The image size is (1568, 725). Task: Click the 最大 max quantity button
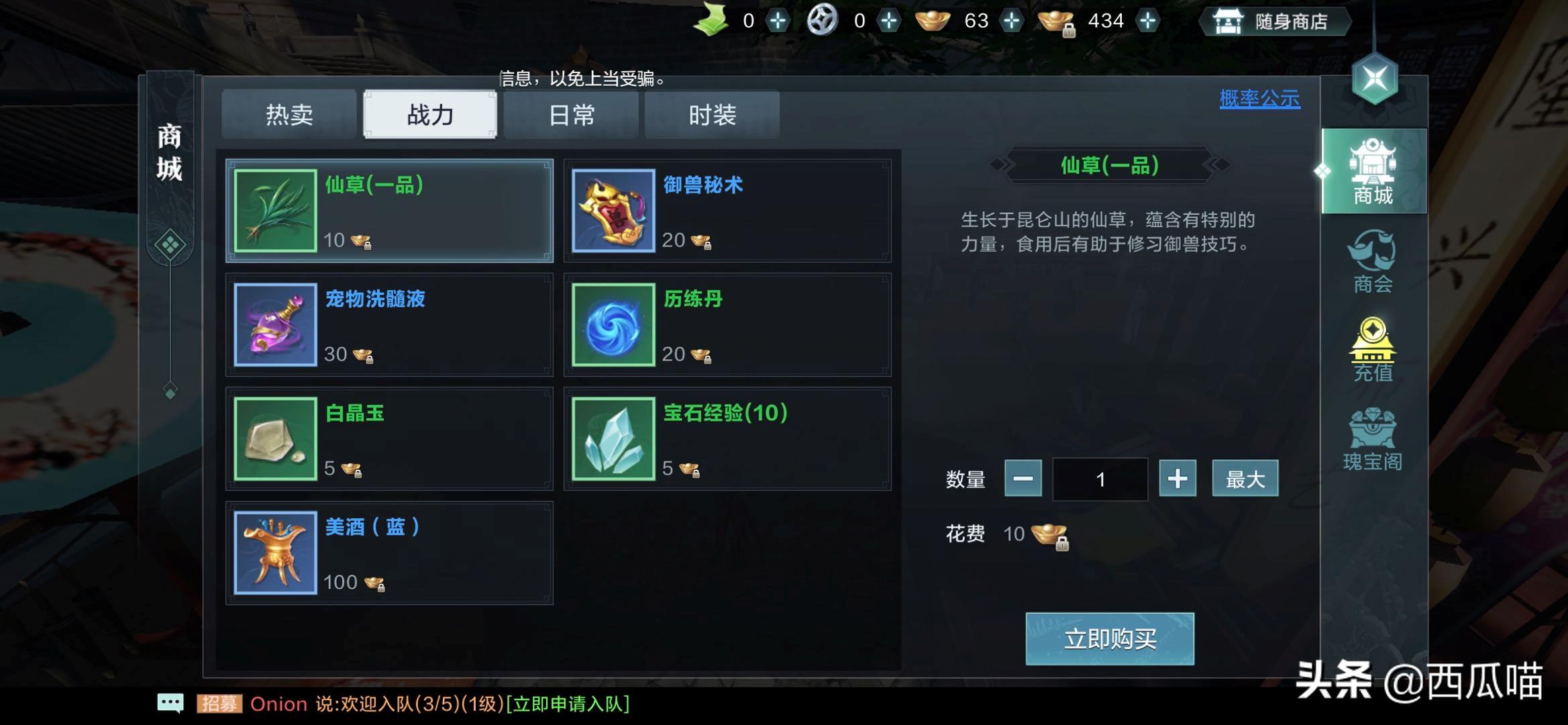click(x=1245, y=479)
